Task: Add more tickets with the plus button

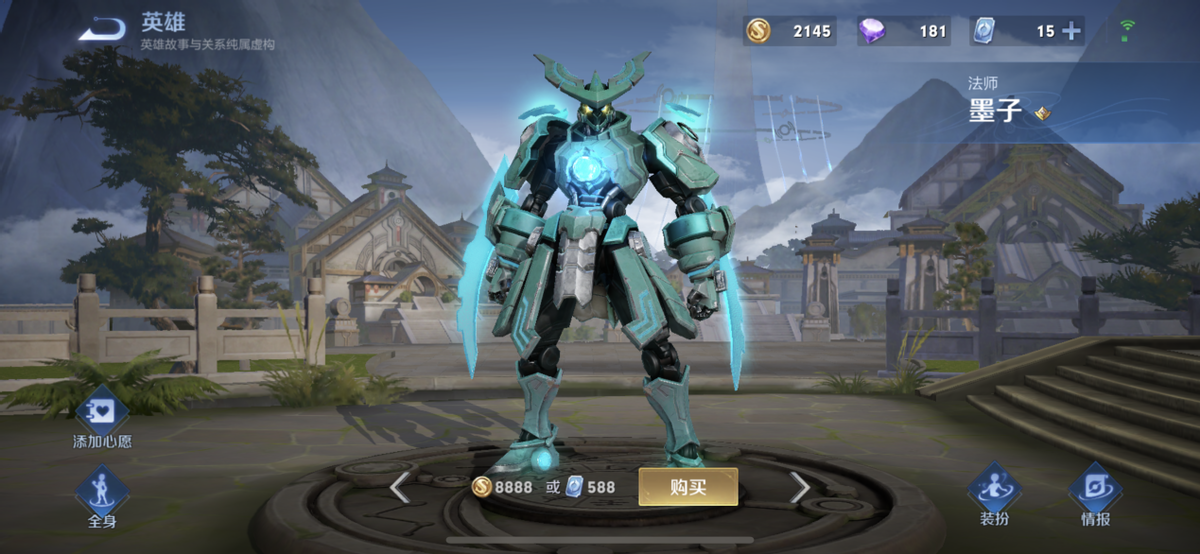Action: [1071, 31]
